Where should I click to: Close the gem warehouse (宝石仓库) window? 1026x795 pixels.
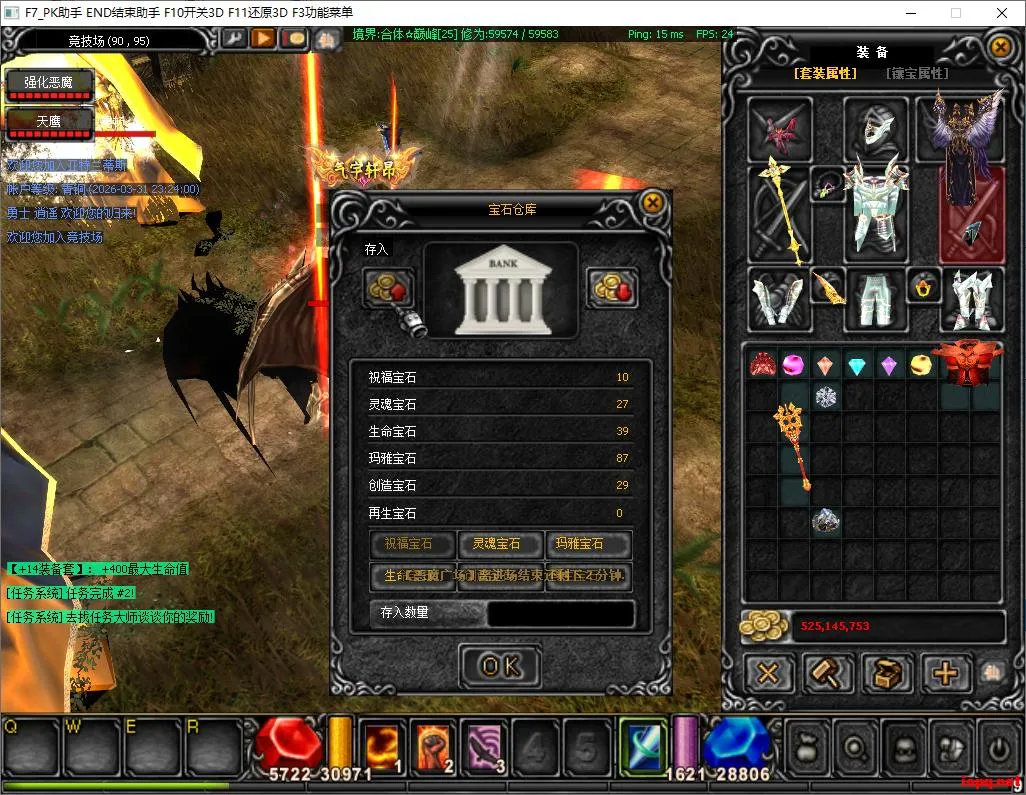pos(652,203)
